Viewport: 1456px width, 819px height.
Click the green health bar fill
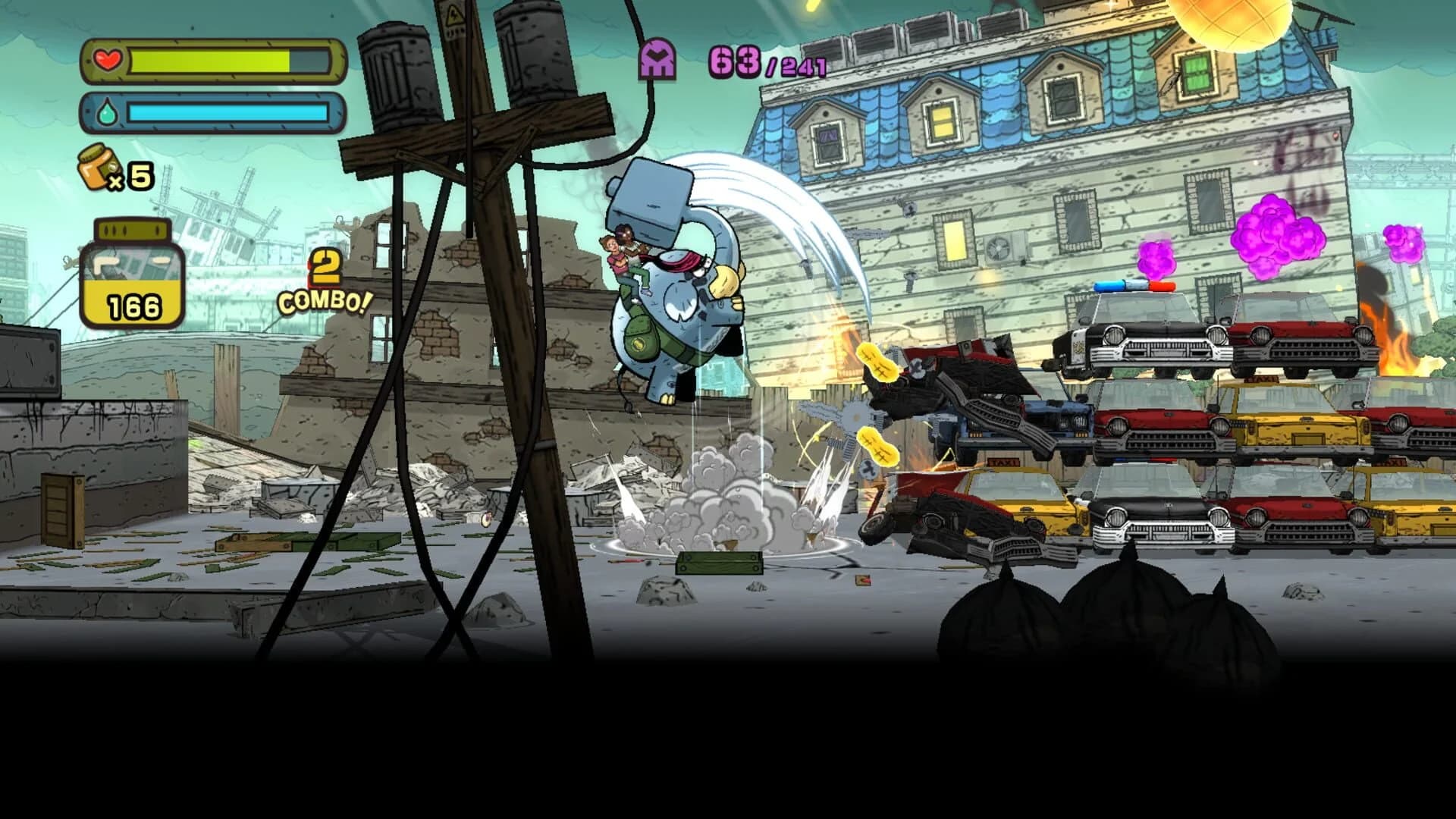click(209, 60)
